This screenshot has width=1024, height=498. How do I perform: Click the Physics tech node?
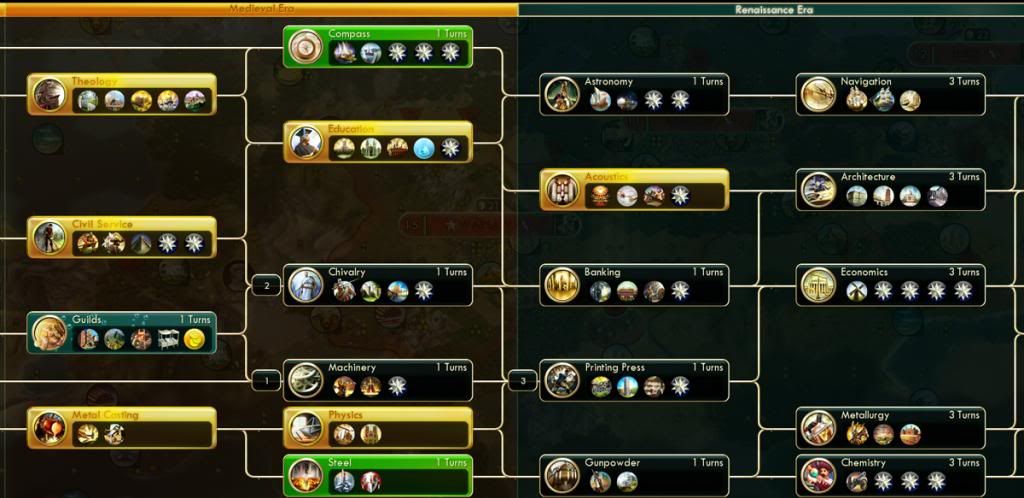[378, 427]
